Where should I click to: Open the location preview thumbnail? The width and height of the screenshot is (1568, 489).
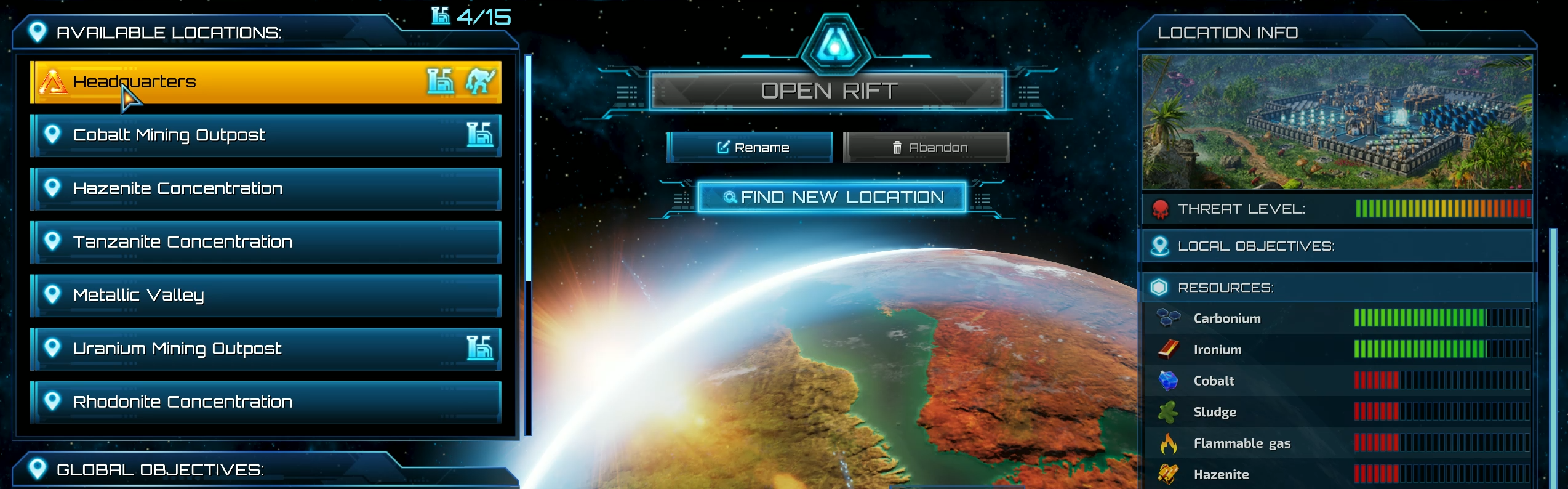[1337, 122]
